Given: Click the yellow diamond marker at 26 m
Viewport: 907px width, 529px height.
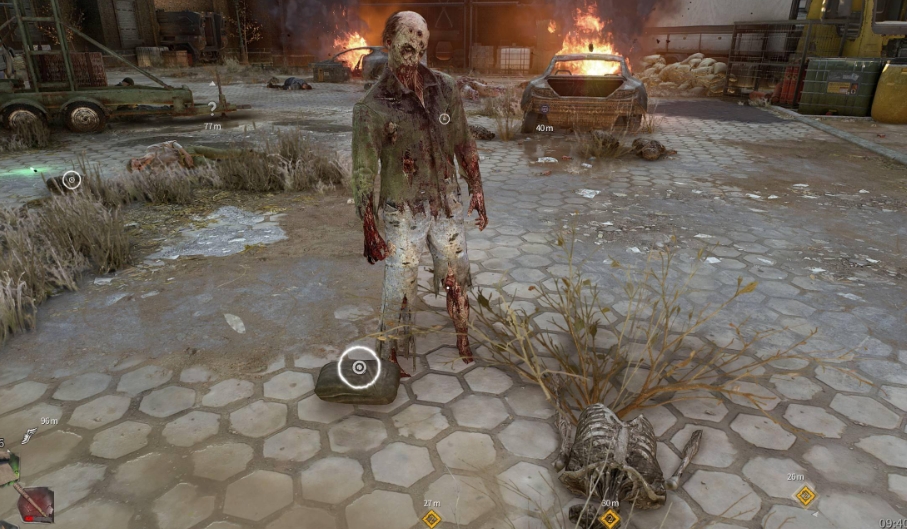Looking at the screenshot, I should point(804,495).
